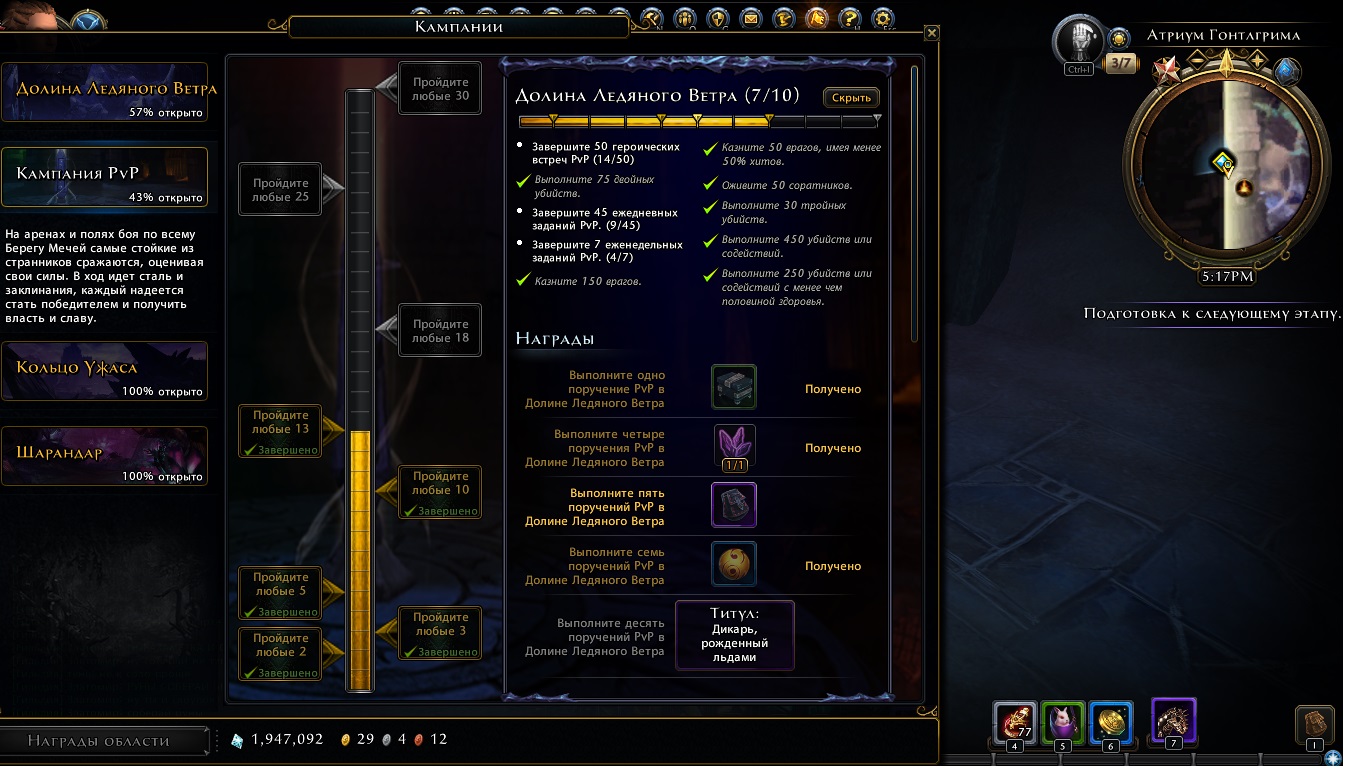Image resolution: width=1366 pixels, height=768 pixels.
Task: Open the Кампания PvP campaign
Action: point(105,178)
